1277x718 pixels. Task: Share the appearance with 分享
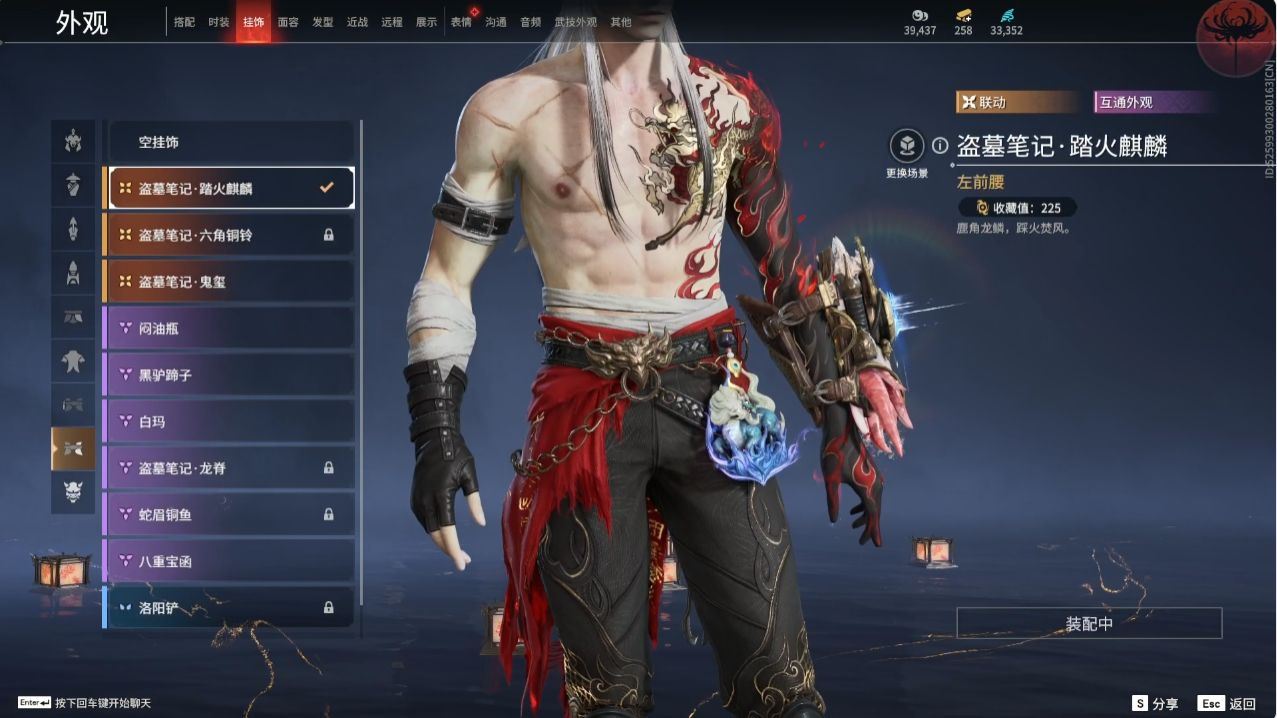tap(1155, 703)
